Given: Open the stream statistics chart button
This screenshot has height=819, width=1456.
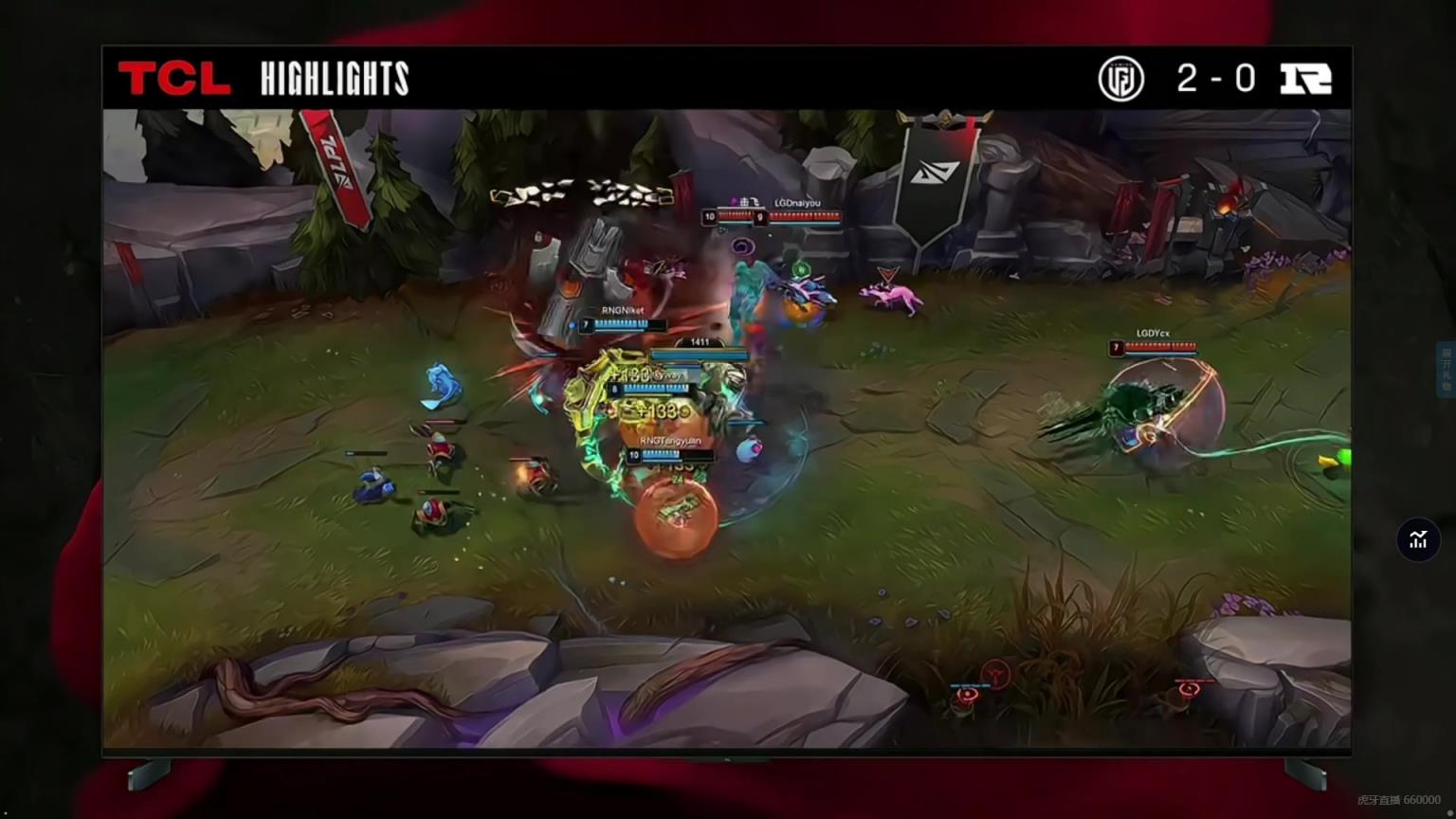Looking at the screenshot, I should click(x=1418, y=539).
